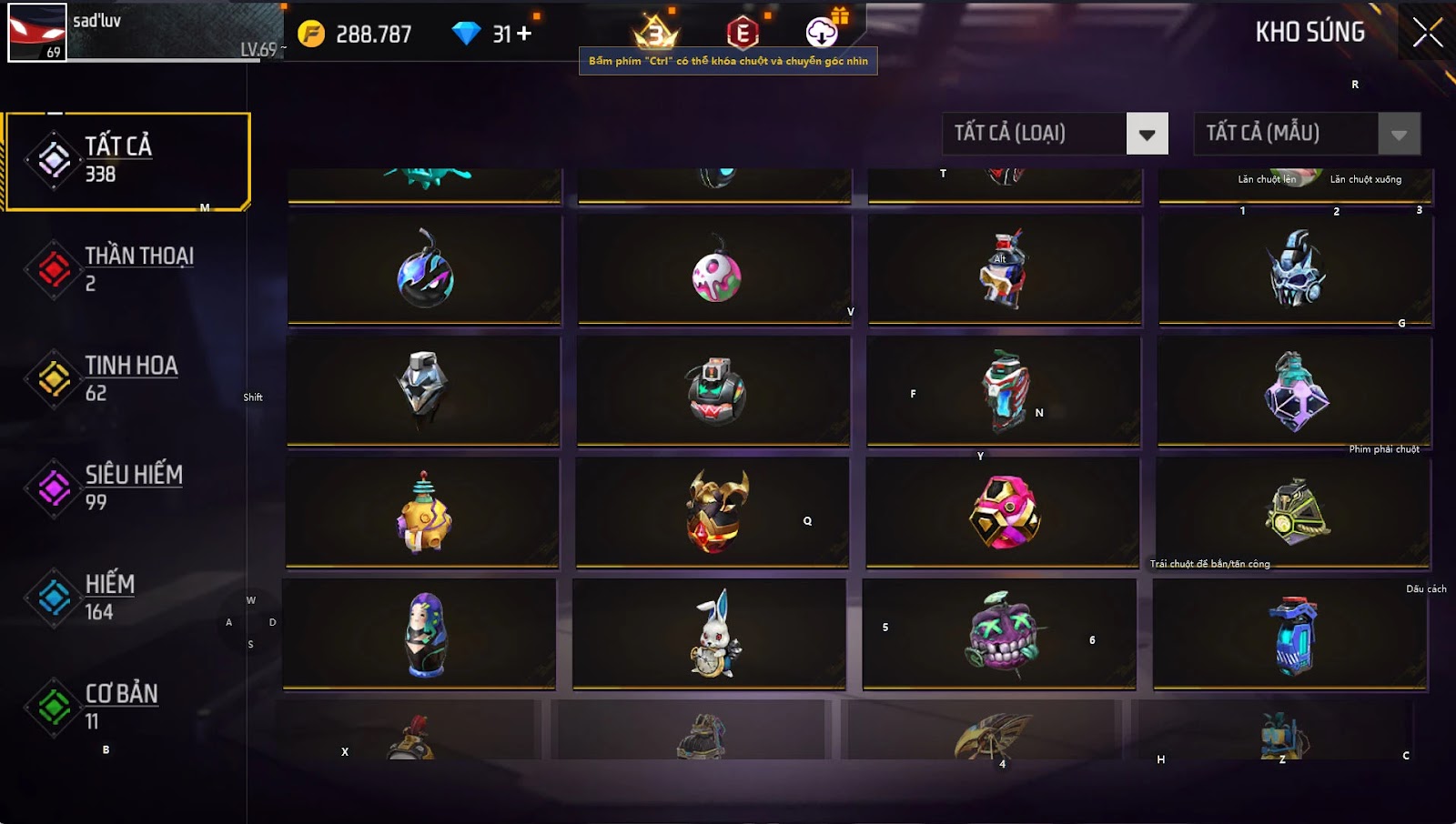Select the THẦN THOẠI rarity tab
Screen dimensions: 1456x824
coord(127,269)
